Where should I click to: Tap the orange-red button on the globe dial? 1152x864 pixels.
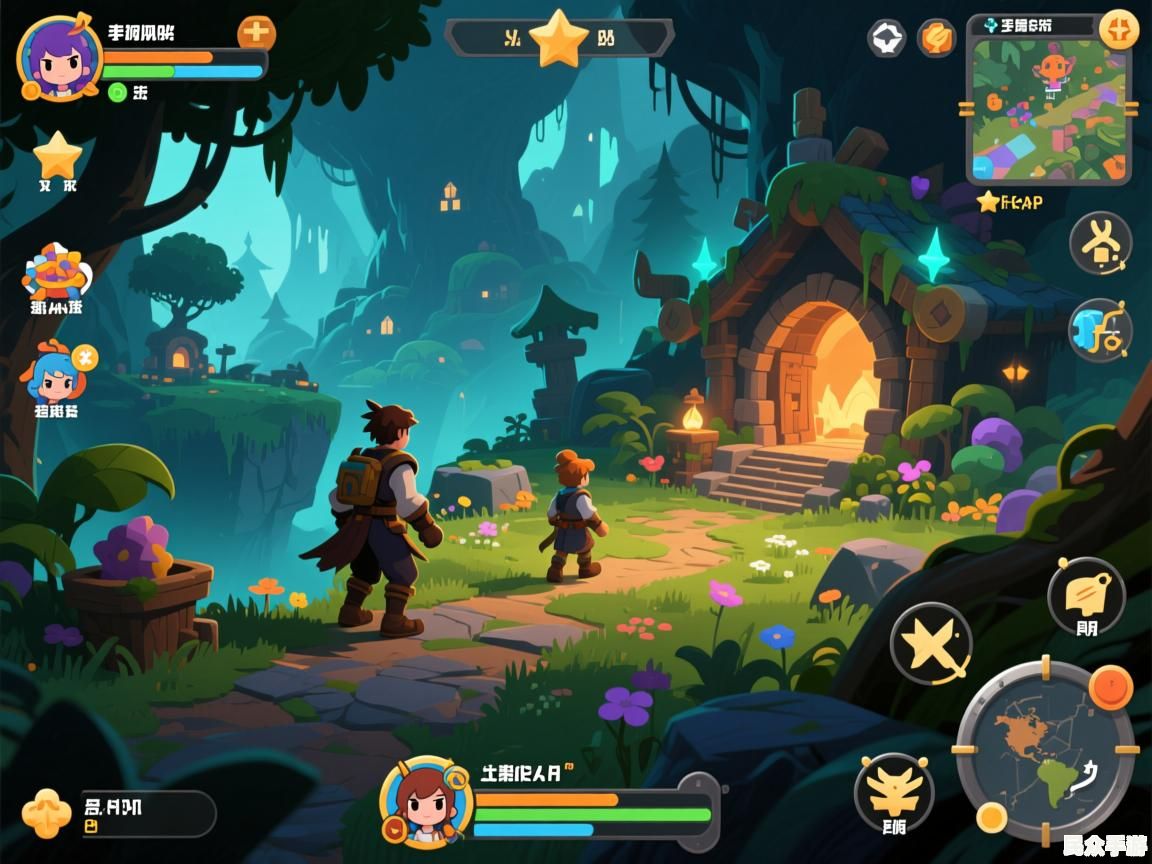click(1110, 686)
